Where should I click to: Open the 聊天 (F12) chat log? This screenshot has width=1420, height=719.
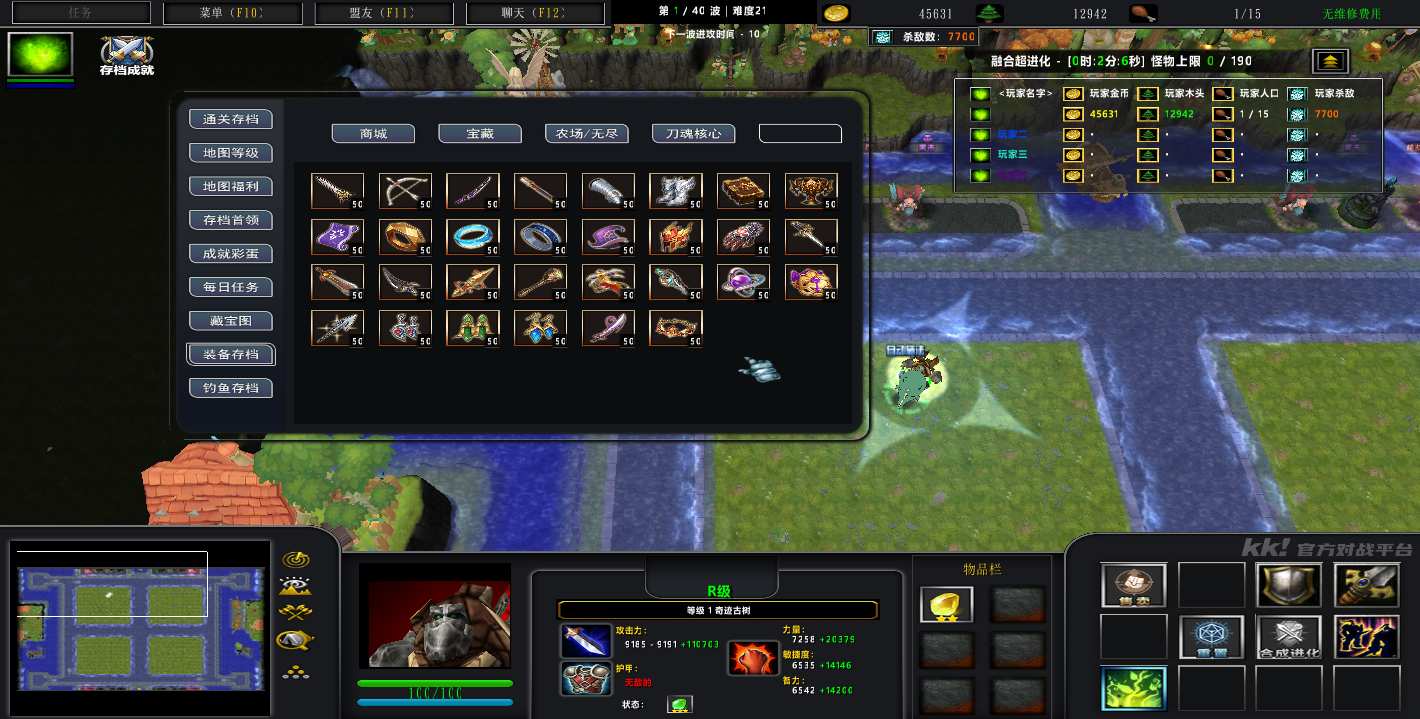[x=536, y=13]
